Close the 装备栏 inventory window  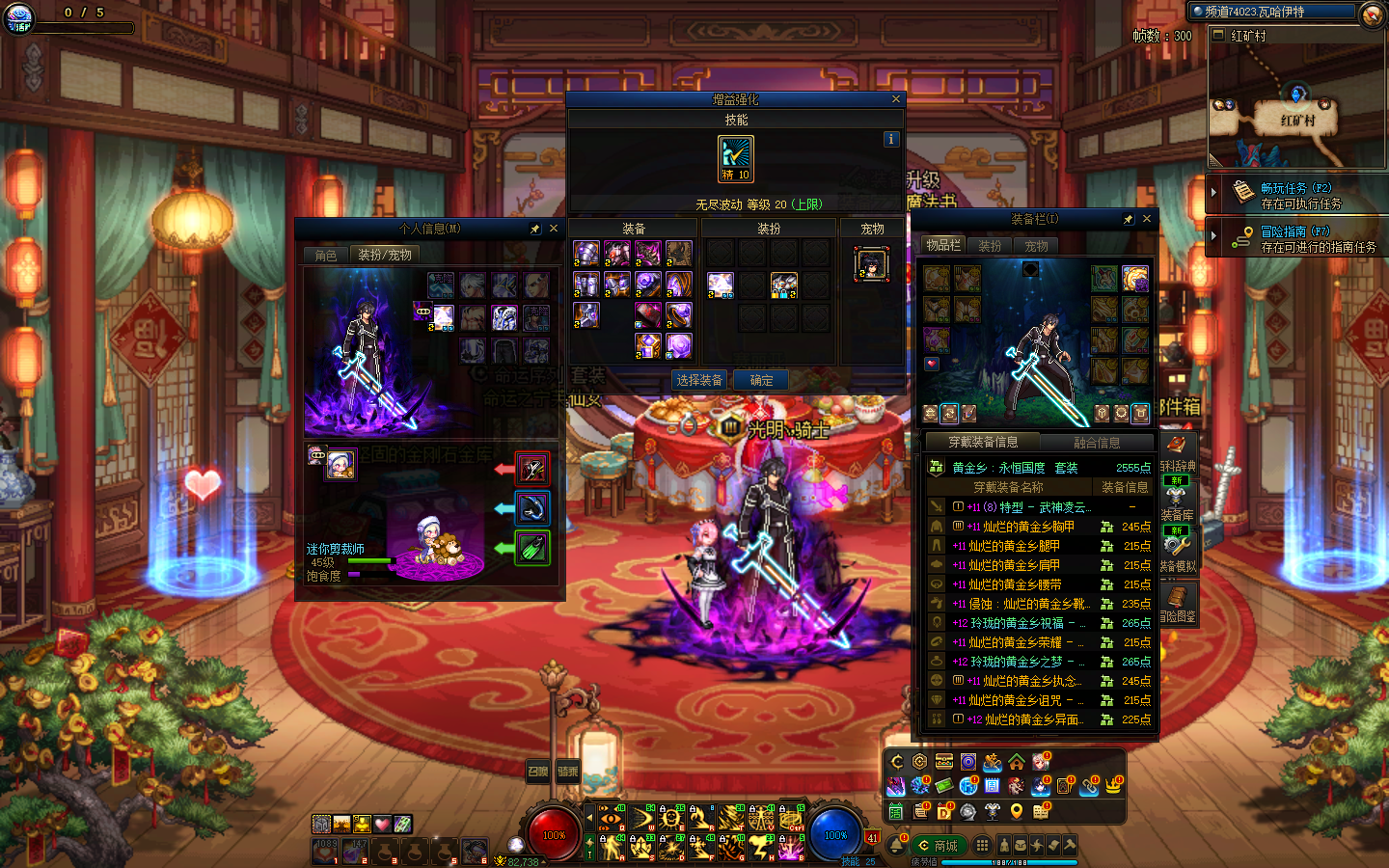(x=1147, y=219)
